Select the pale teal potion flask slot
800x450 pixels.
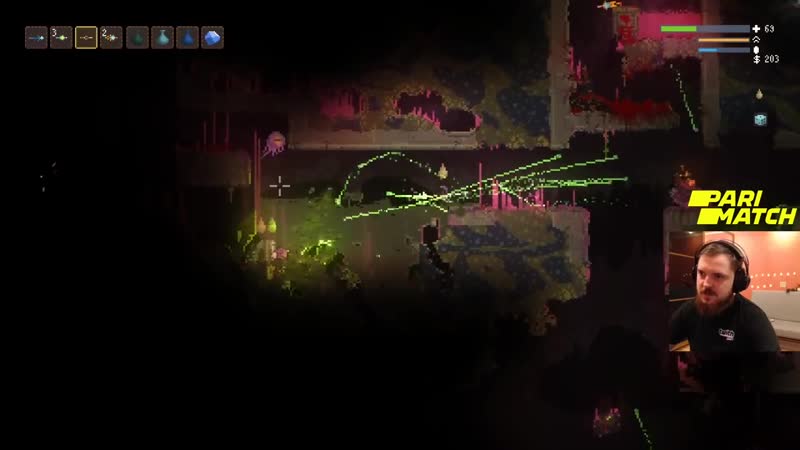click(163, 38)
